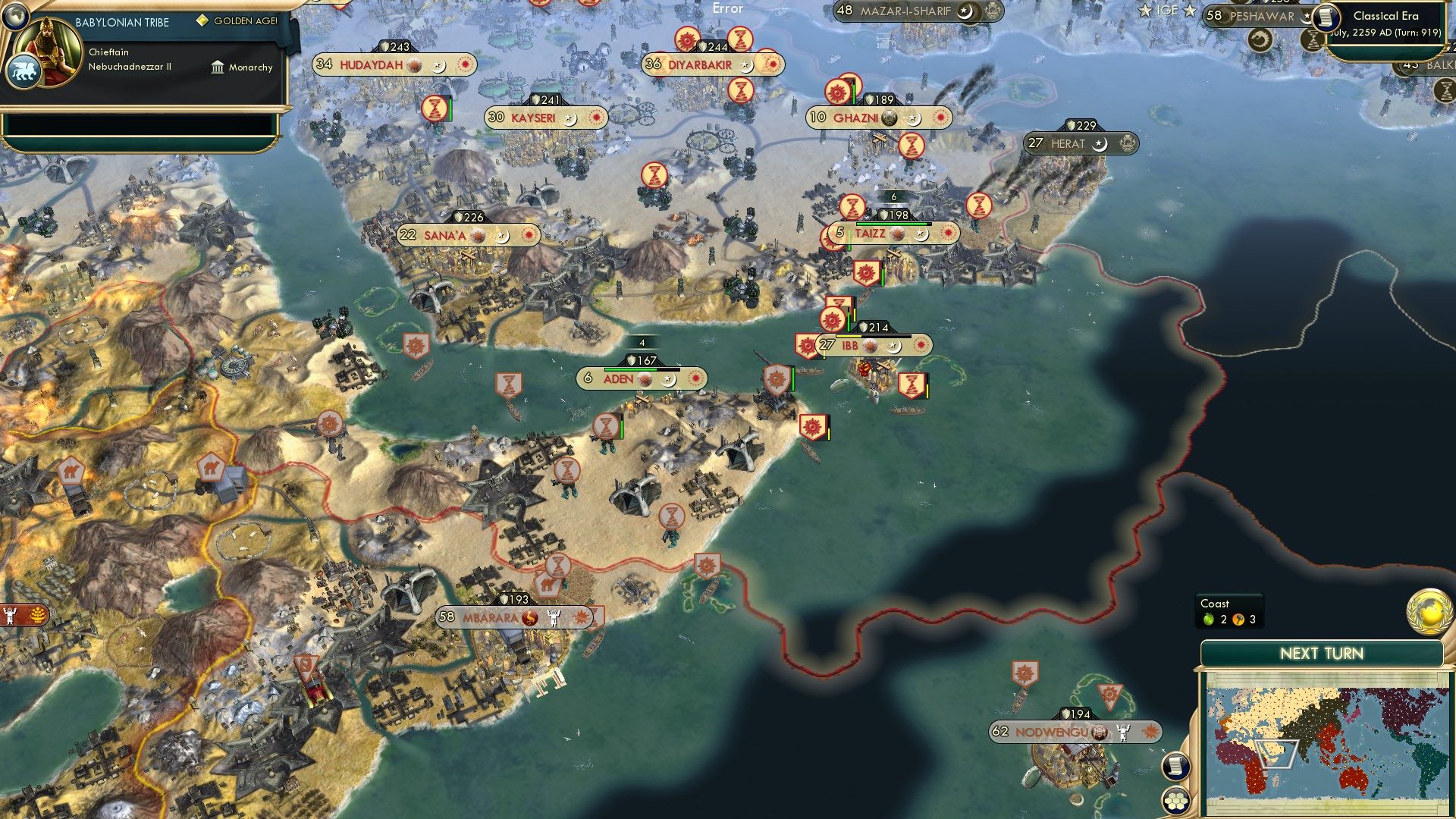Click the hourglass notification icon under the era panel
1456x819 pixels.
(1313, 39)
